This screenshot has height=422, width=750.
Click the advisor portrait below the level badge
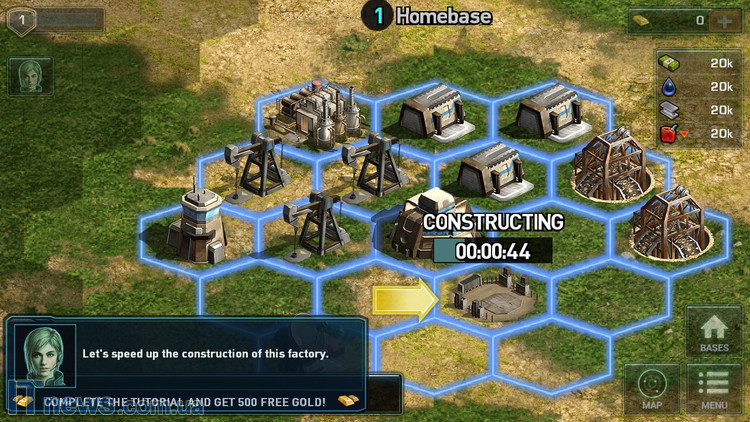pos(30,77)
